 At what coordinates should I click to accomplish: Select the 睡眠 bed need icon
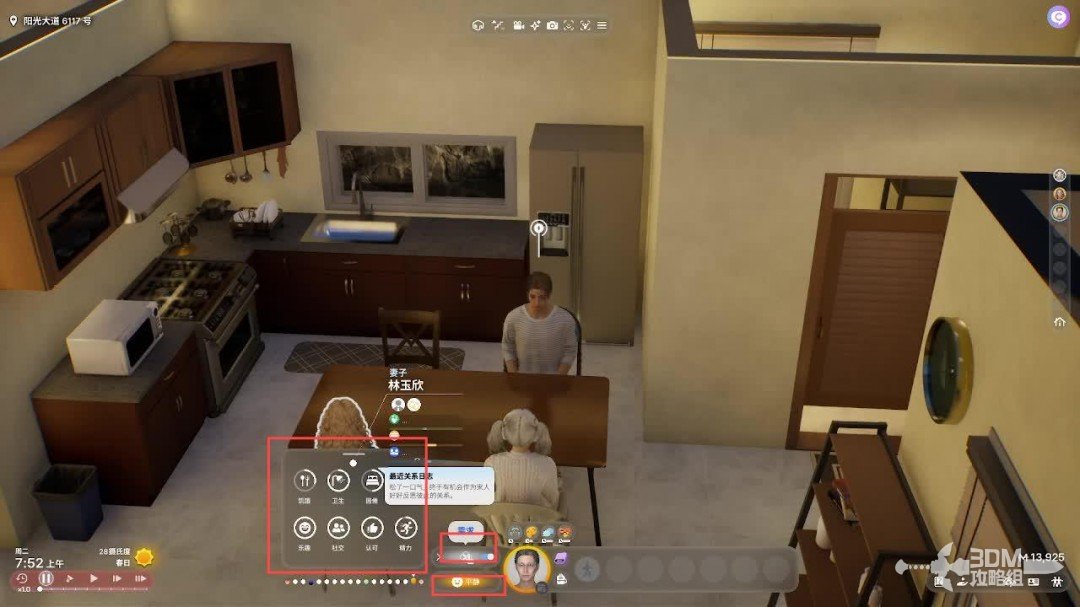coord(373,481)
